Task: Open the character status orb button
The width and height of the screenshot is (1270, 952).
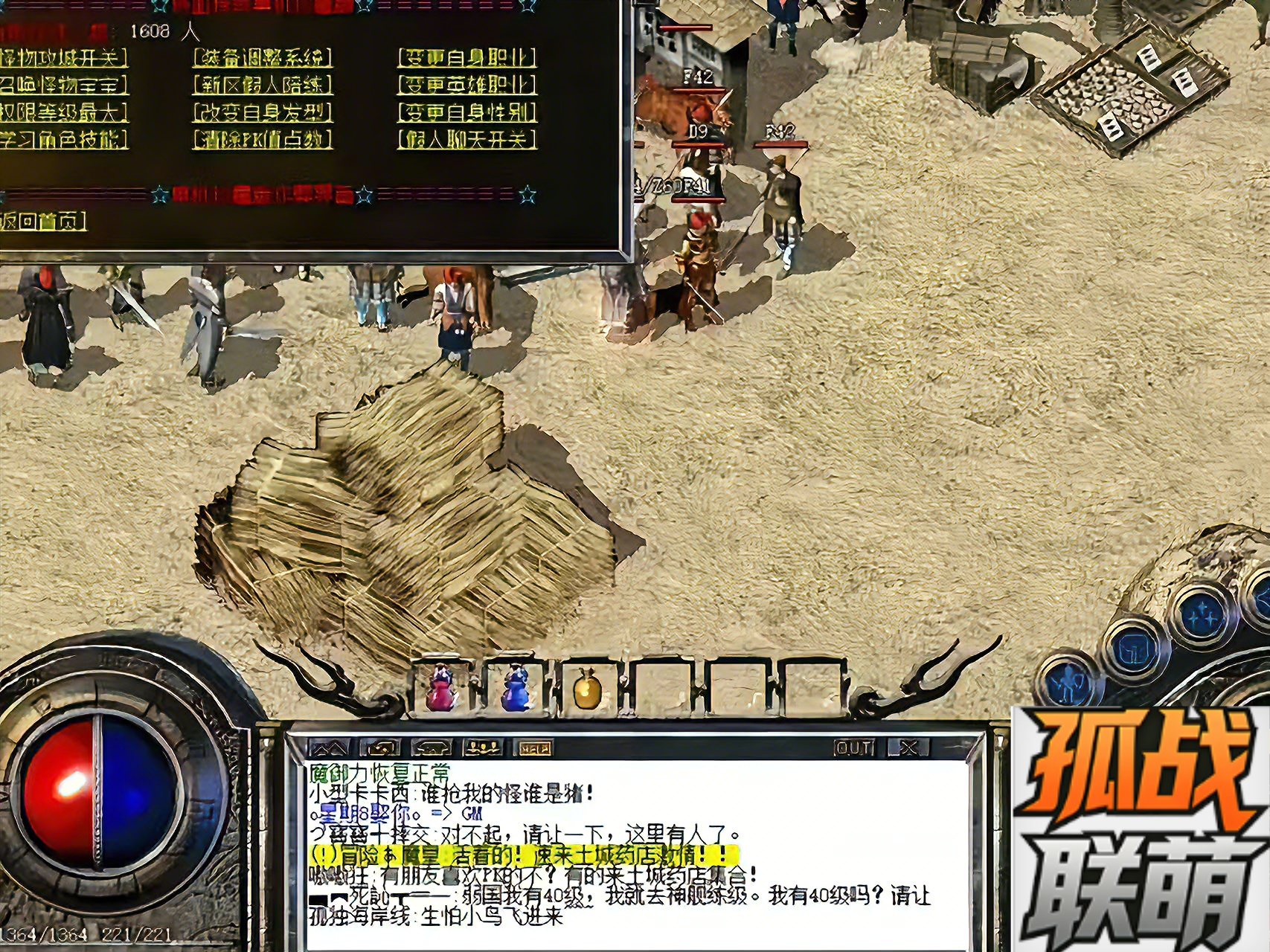Action: pos(1070,682)
